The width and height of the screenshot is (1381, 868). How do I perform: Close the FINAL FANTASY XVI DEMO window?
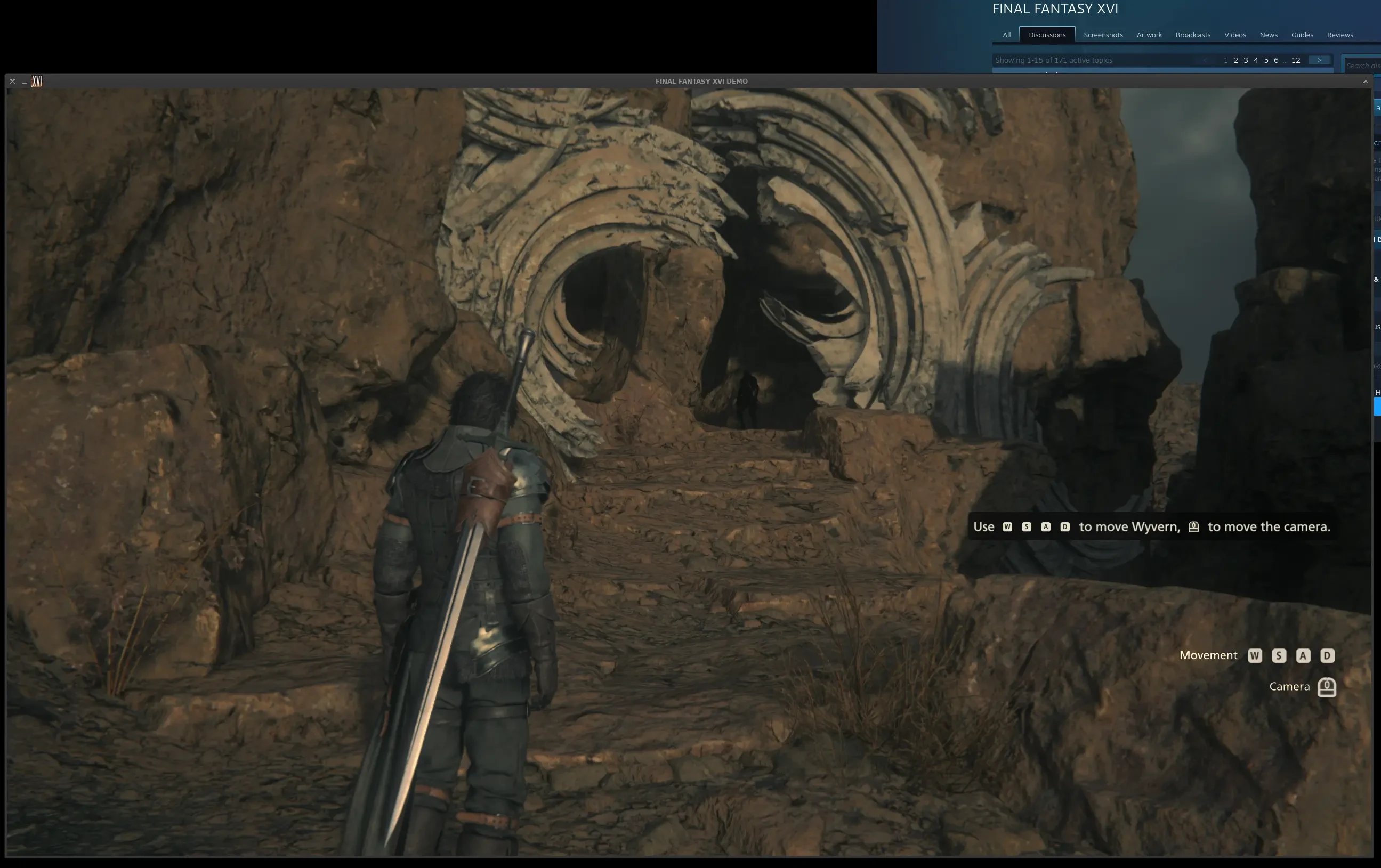pyautogui.click(x=12, y=82)
